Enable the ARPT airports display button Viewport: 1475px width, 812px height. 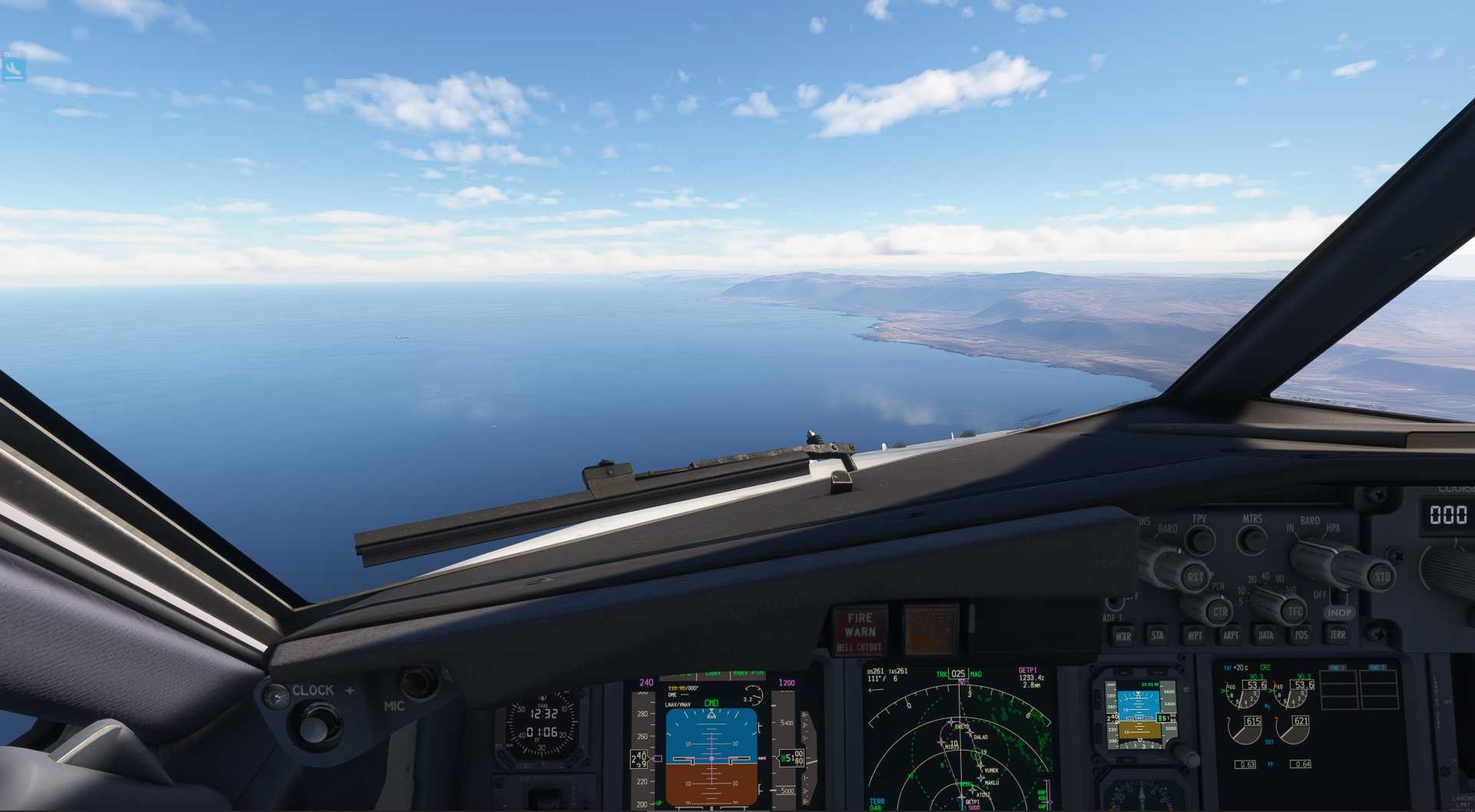click(1231, 635)
